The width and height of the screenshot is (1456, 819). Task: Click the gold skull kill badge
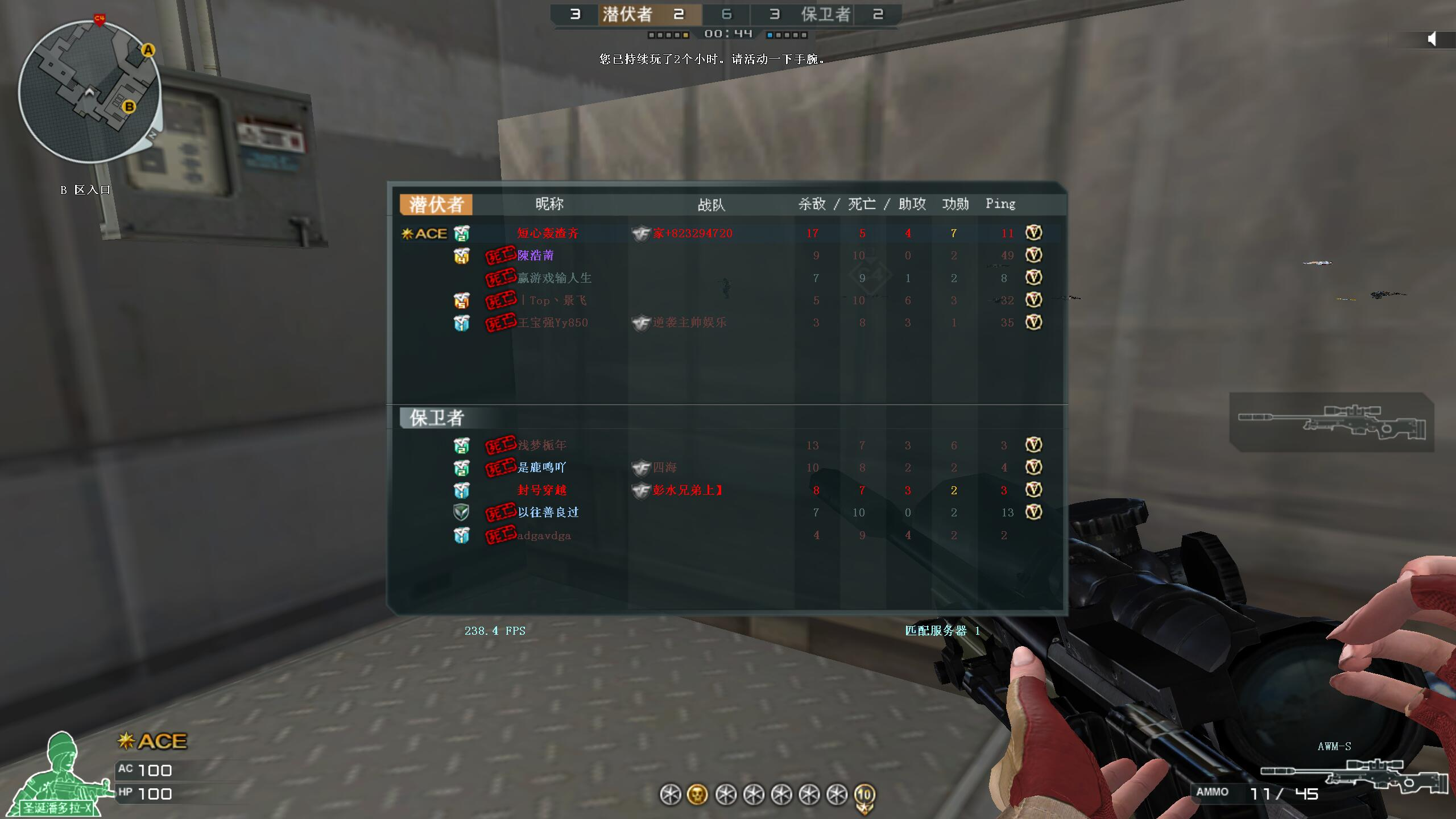[697, 795]
